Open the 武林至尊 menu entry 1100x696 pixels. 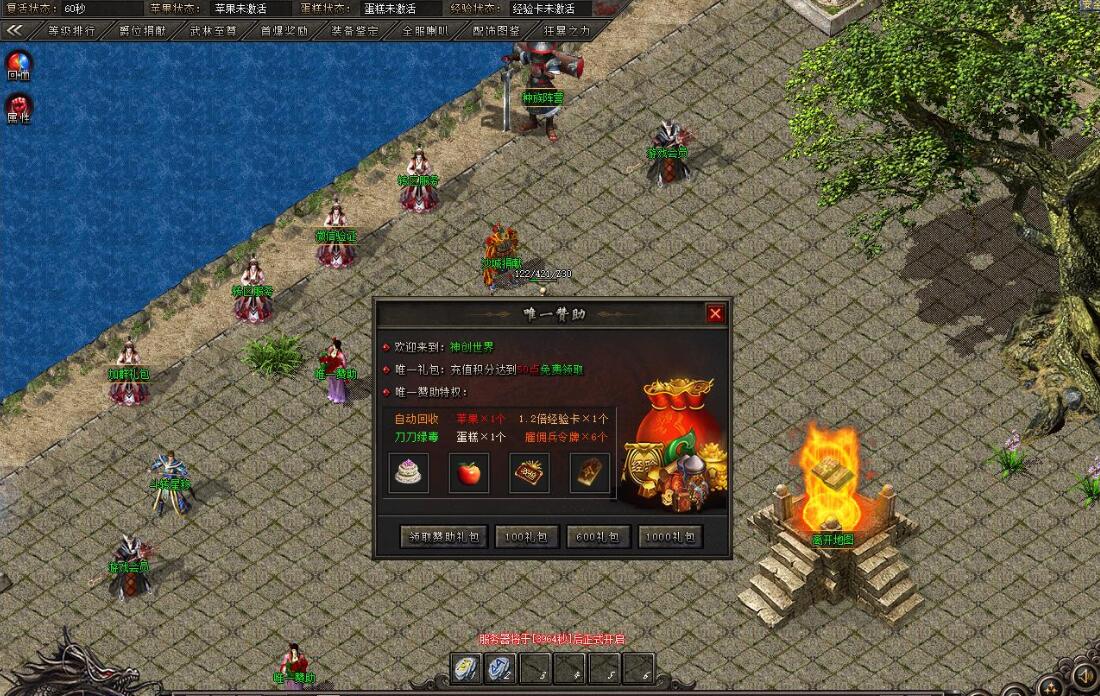[x=214, y=30]
